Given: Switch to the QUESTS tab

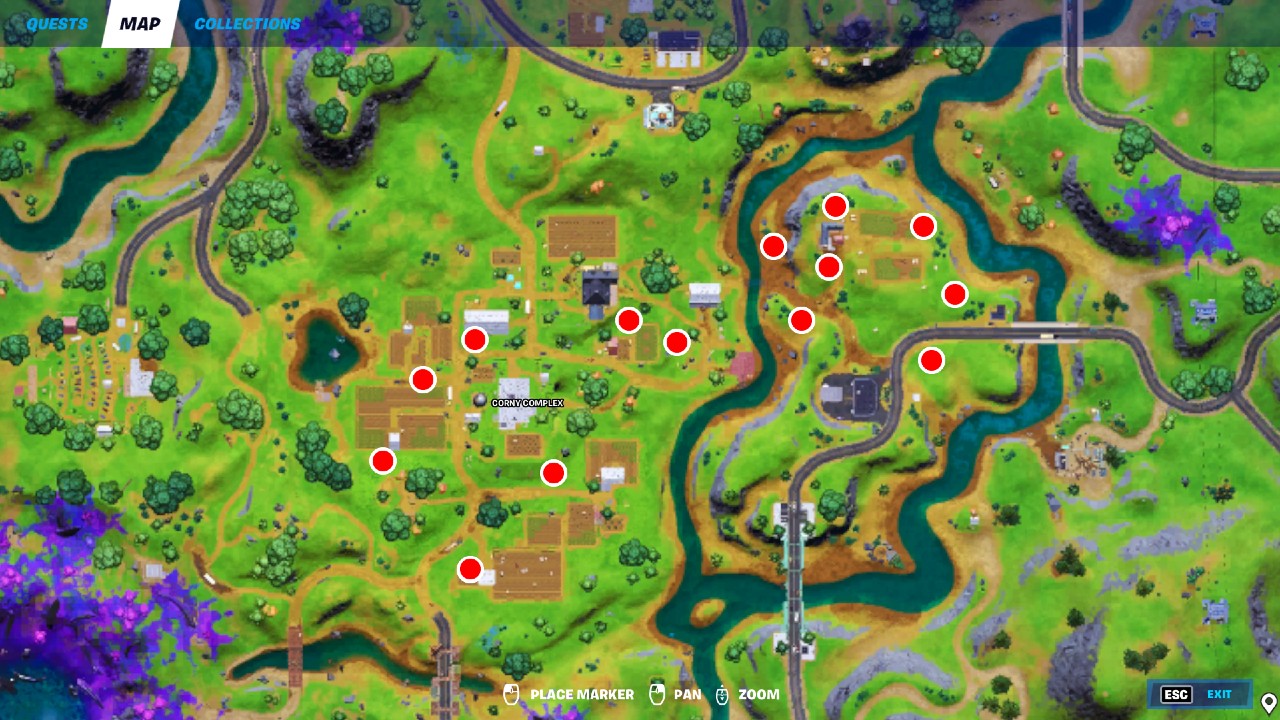Looking at the screenshot, I should tap(55, 23).
